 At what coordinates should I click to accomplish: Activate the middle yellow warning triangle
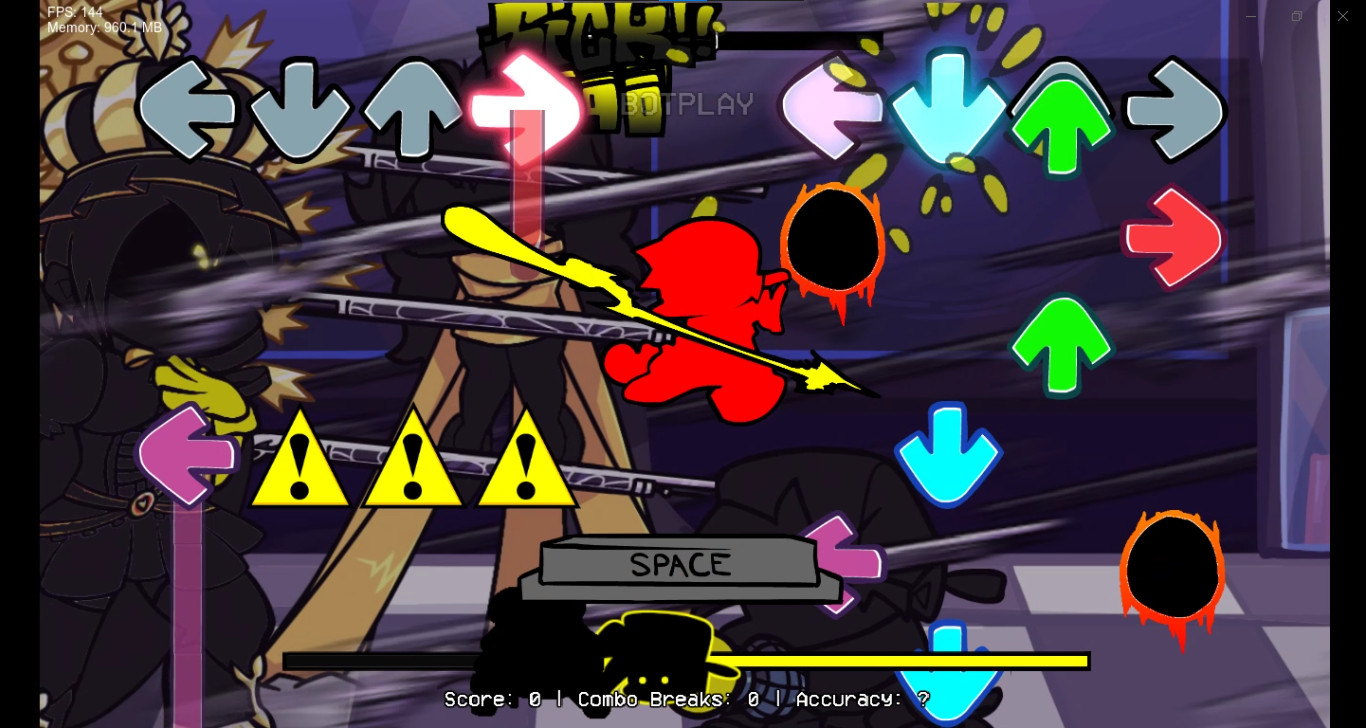(412, 462)
